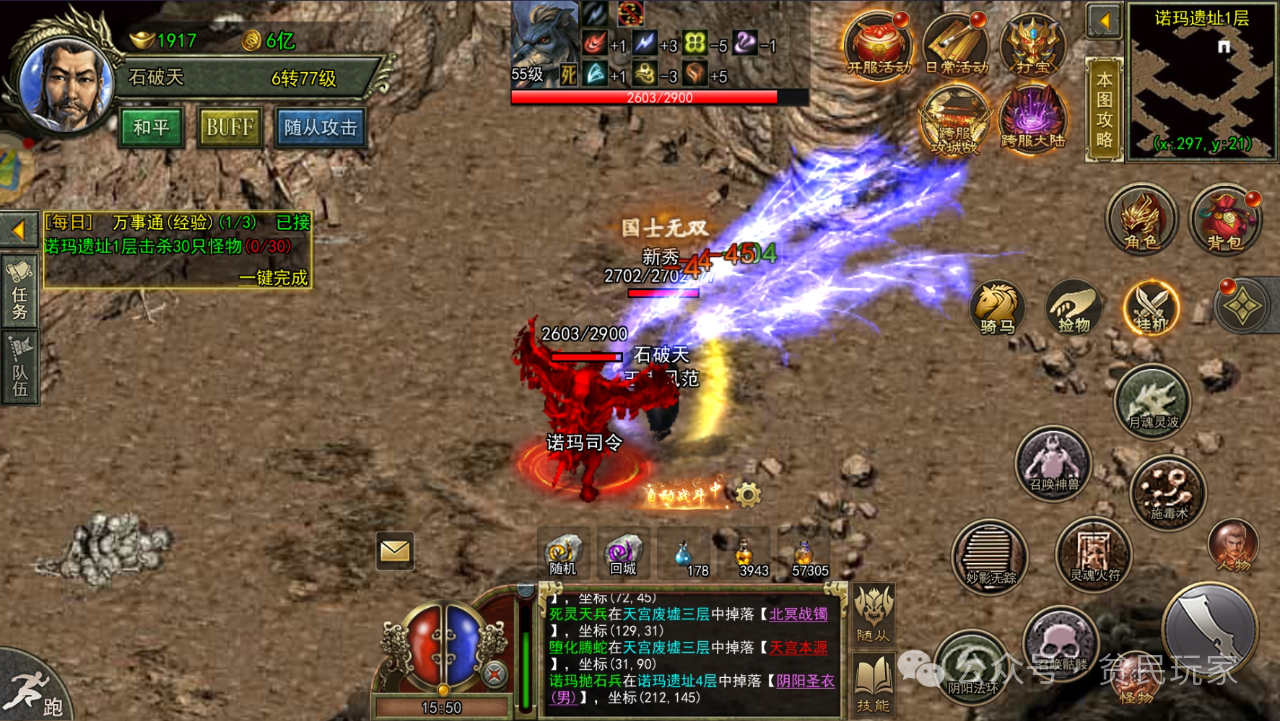Click 一键完成 to finish the quest

[273, 278]
